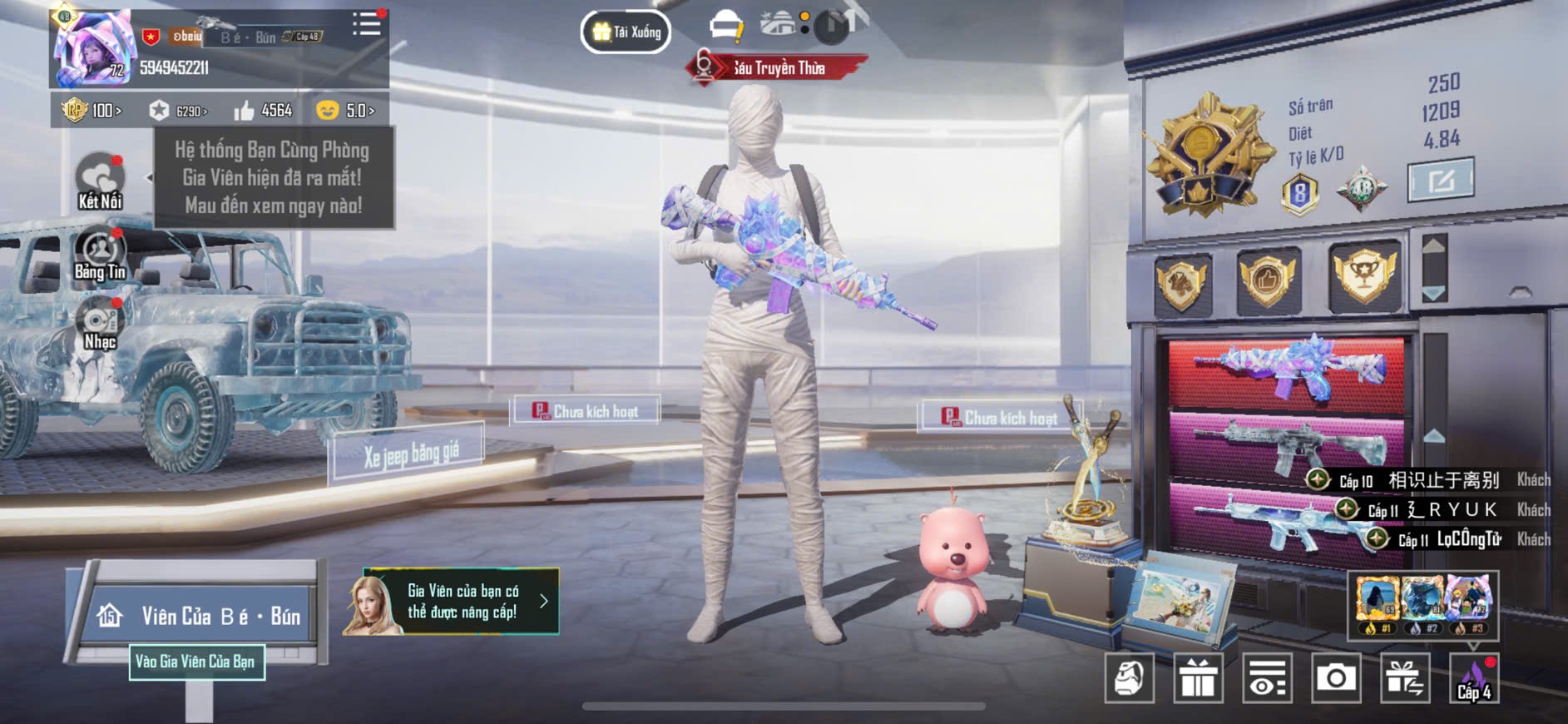The height and width of the screenshot is (724, 1568).
Task: Open the backpack inventory button
Action: 1129,678
